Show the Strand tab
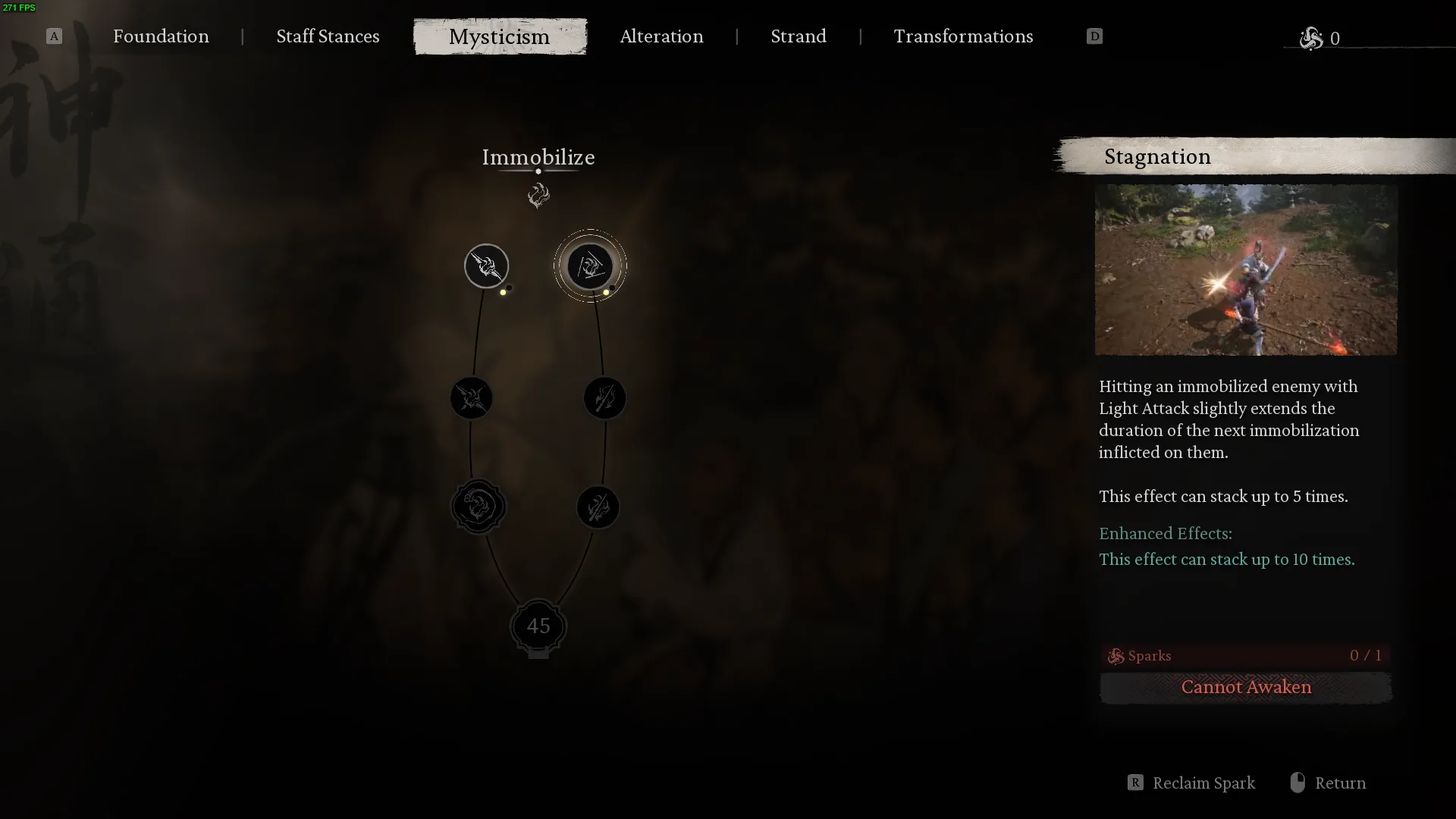The width and height of the screenshot is (1456, 819). [x=798, y=36]
